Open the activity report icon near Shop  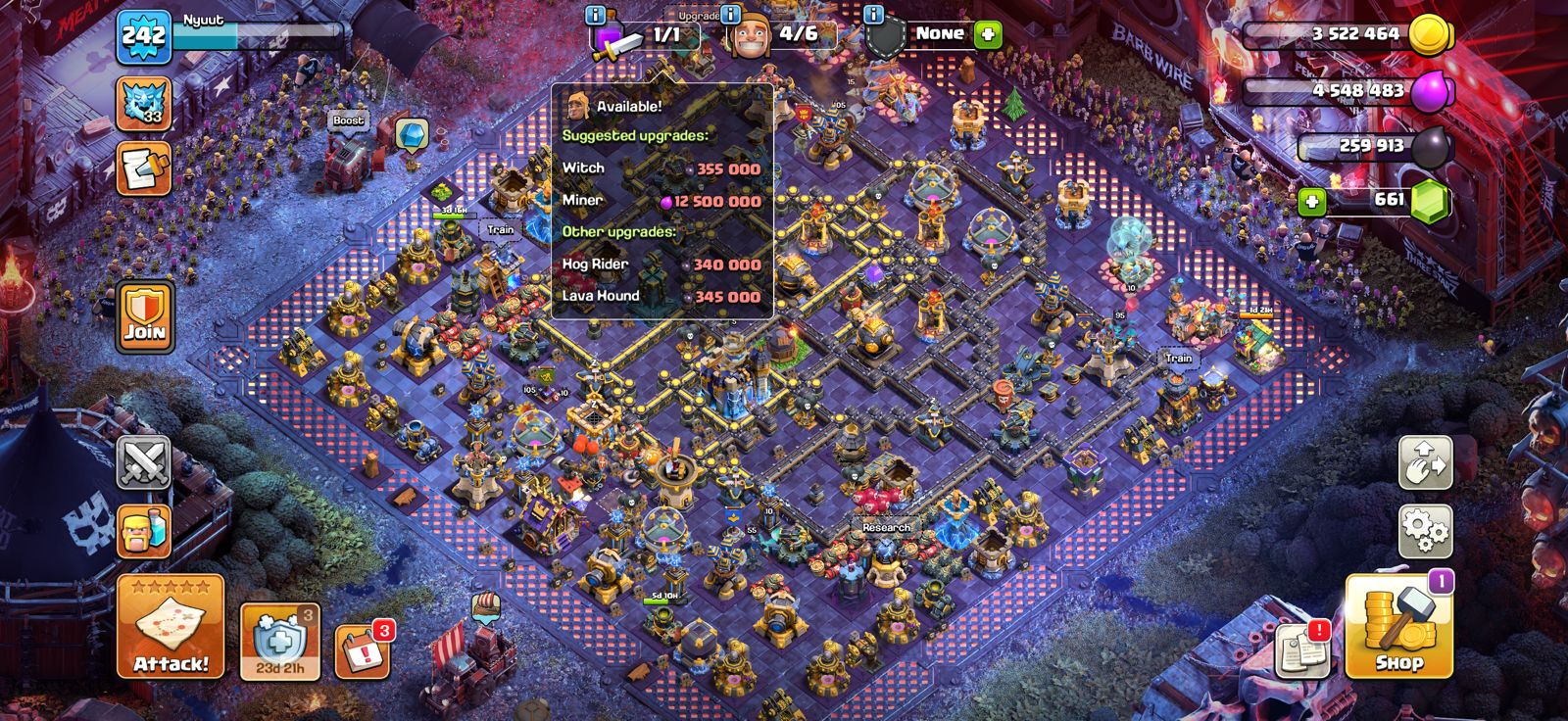pos(1301,649)
